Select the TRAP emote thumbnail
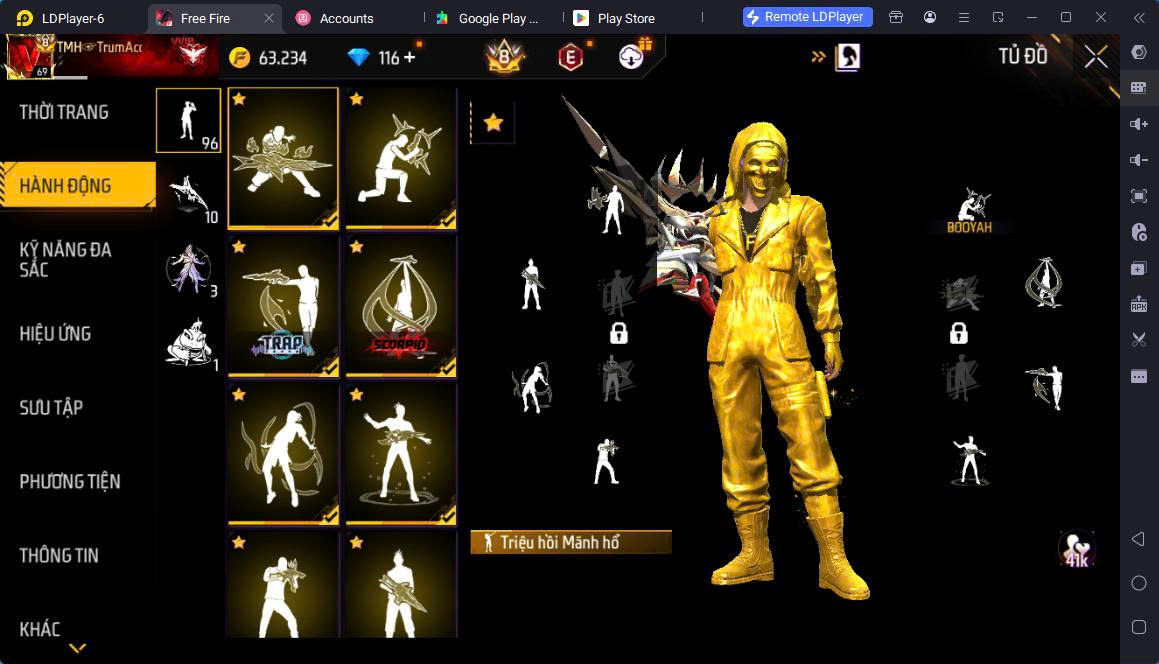The width and height of the screenshot is (1159, 664). (x=283, y=305)
